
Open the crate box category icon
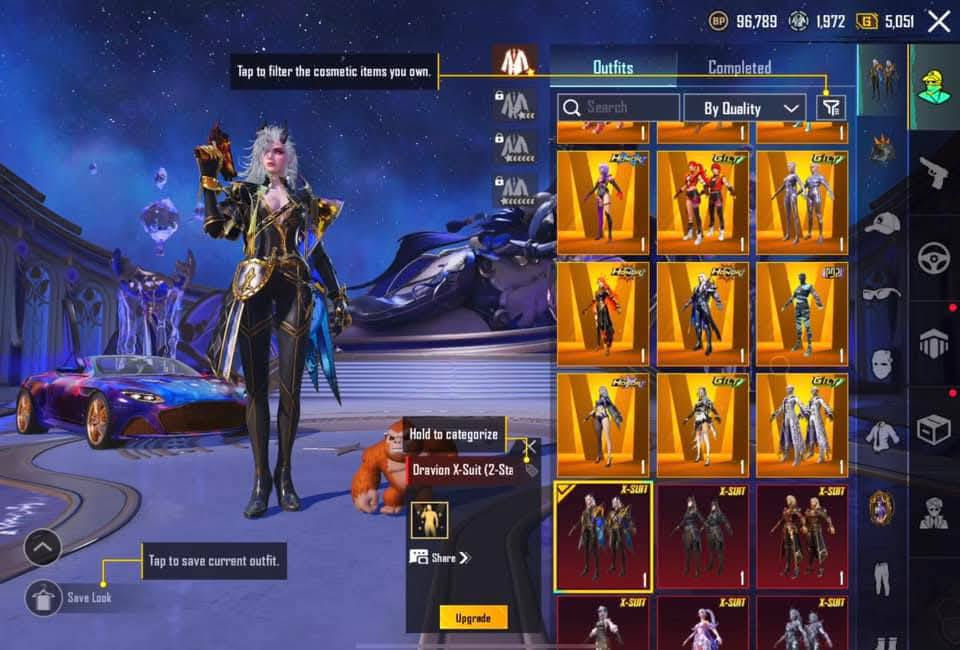click(x=934, y=429)
